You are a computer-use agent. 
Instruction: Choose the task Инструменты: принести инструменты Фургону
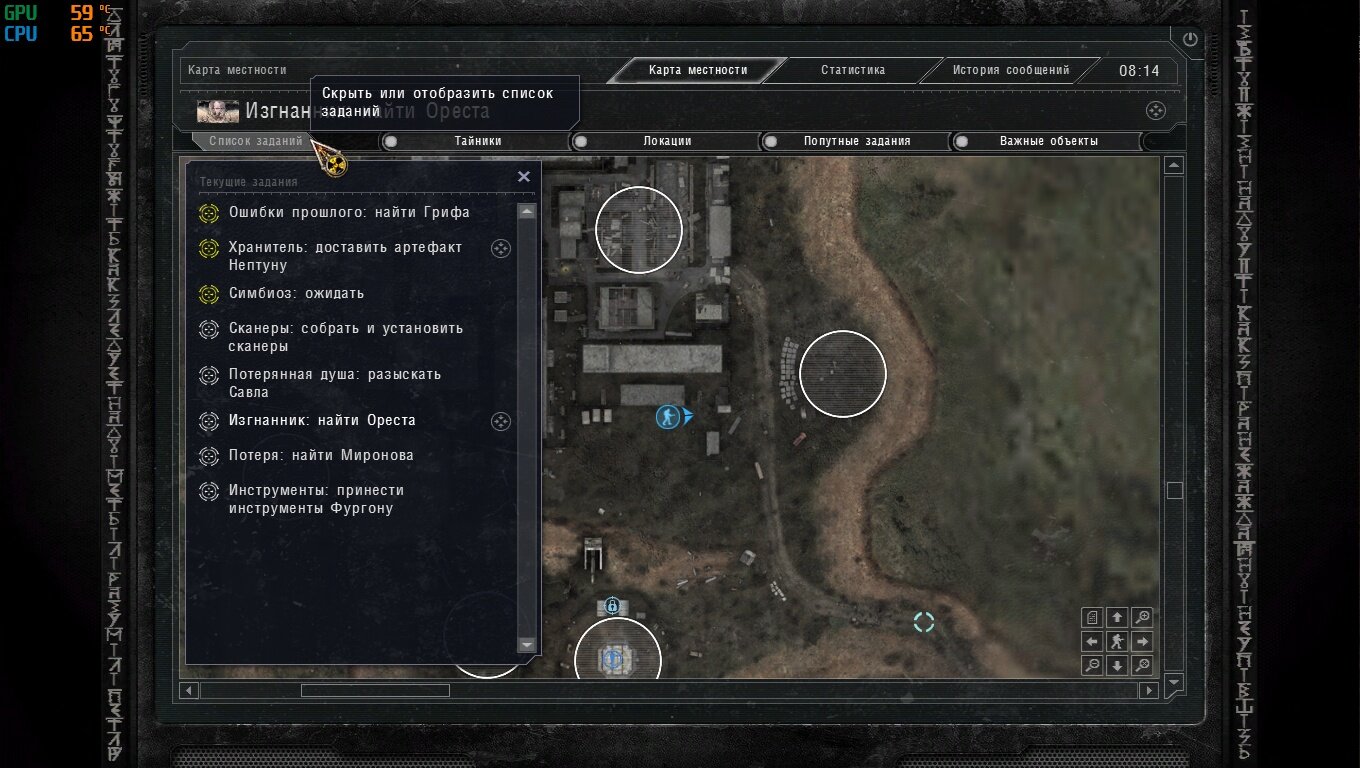pyautogui.click(x=316, y=499)
